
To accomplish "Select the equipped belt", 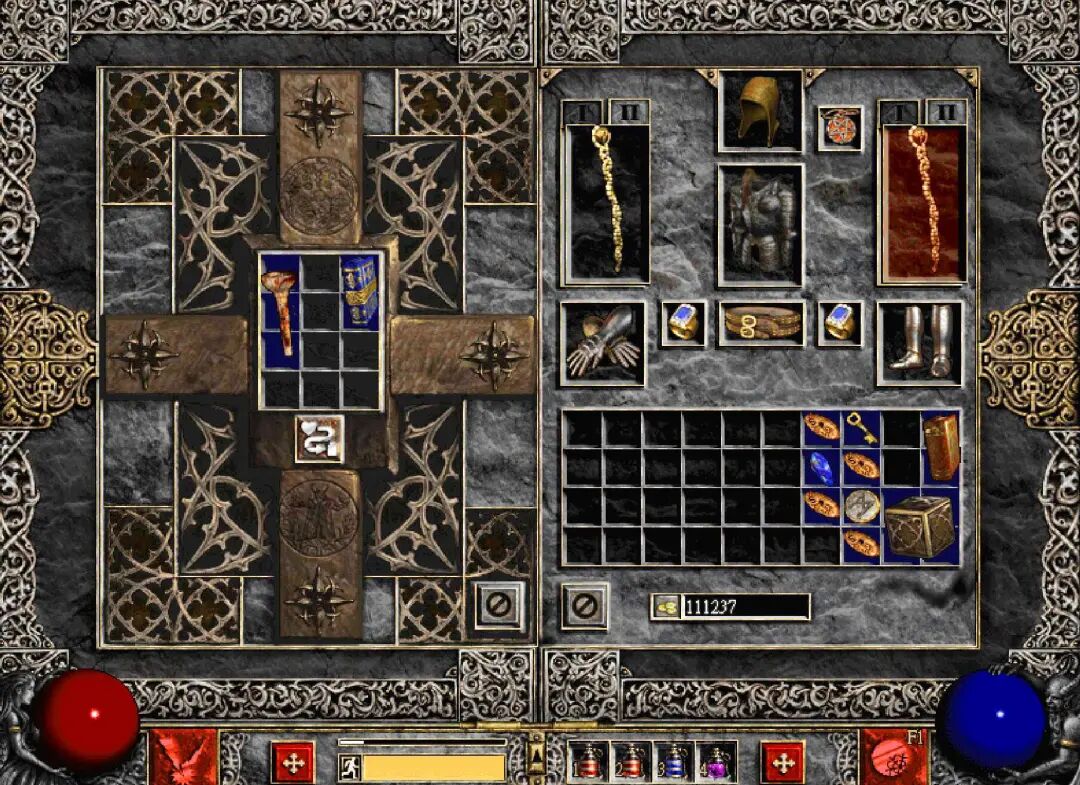I will (x=762, y=323).
